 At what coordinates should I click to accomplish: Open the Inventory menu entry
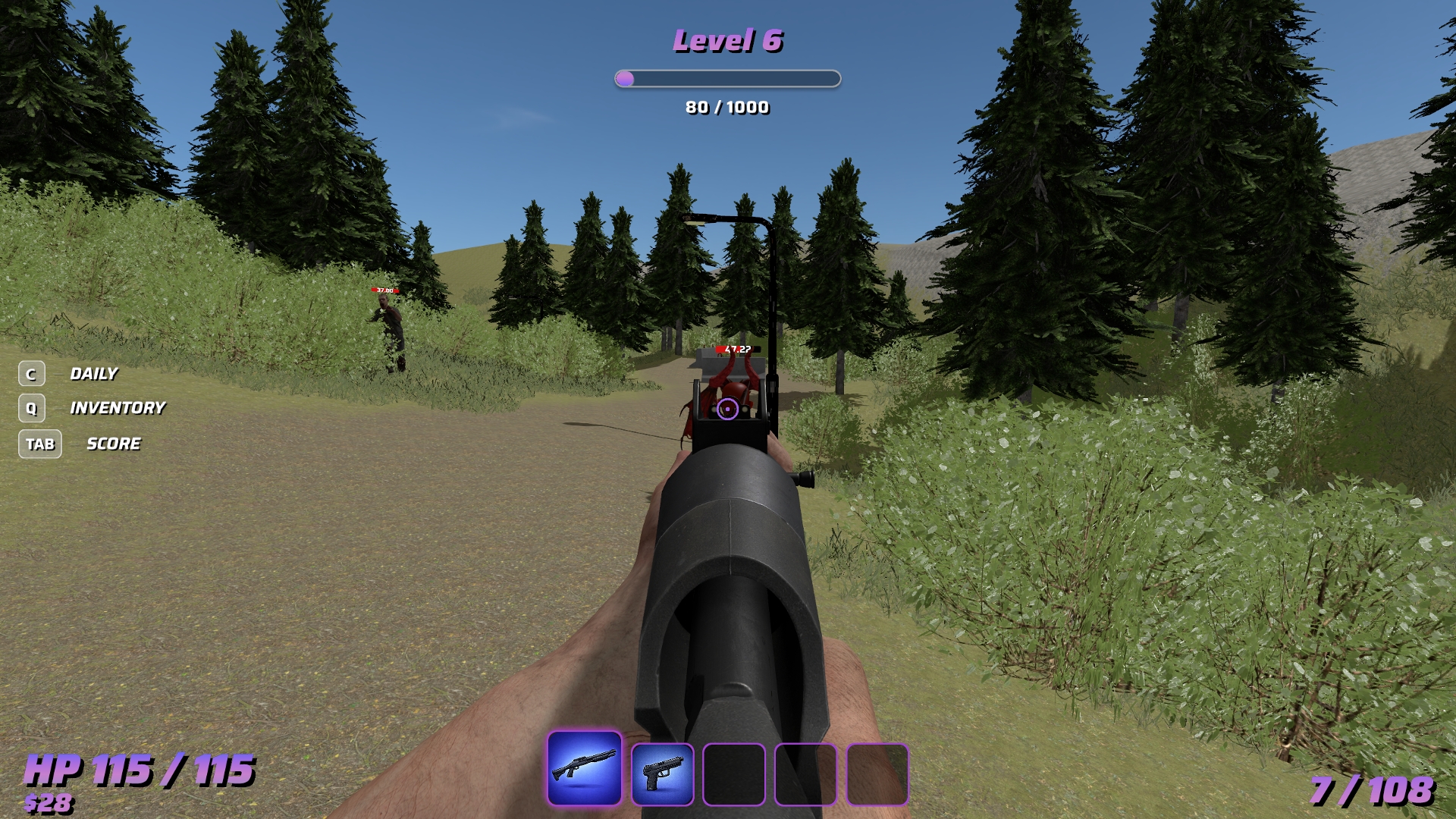point(117,408)
